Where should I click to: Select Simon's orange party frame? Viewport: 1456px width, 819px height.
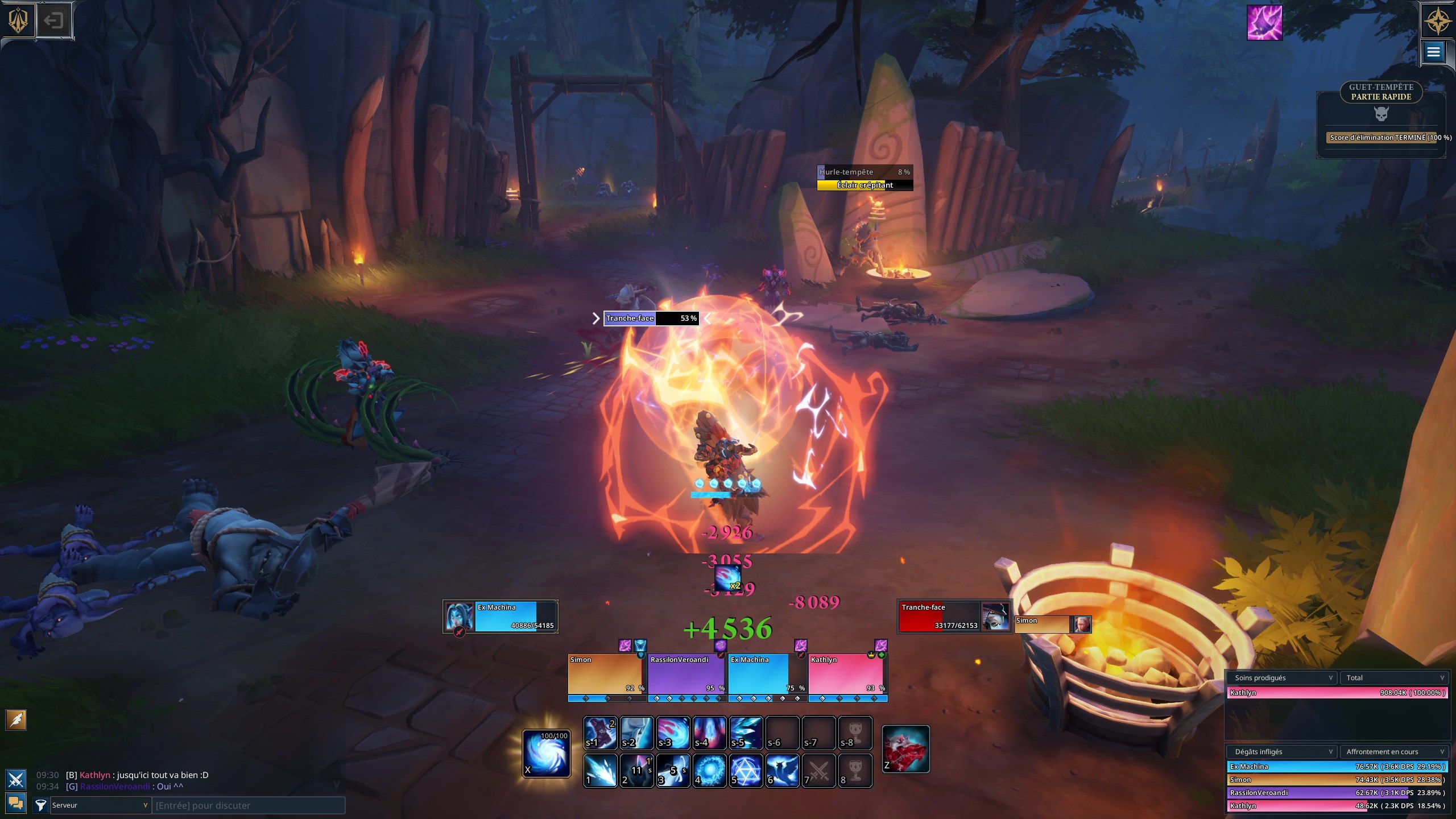[606, 674]
